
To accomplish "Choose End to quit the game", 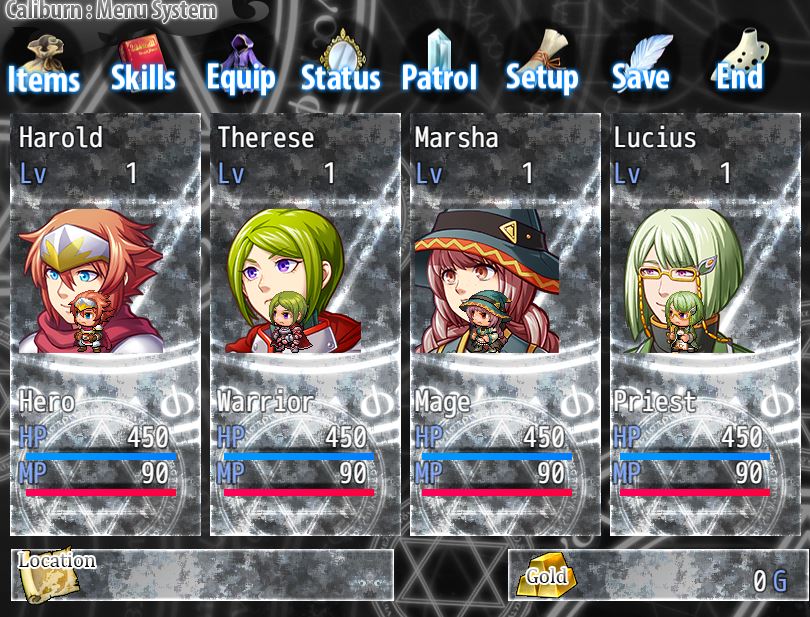I will [739, 66].
